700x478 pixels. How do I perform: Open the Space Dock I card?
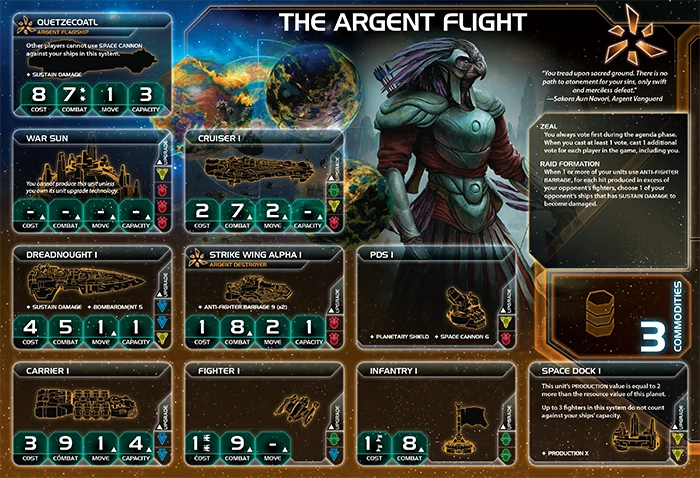point(612,414)
